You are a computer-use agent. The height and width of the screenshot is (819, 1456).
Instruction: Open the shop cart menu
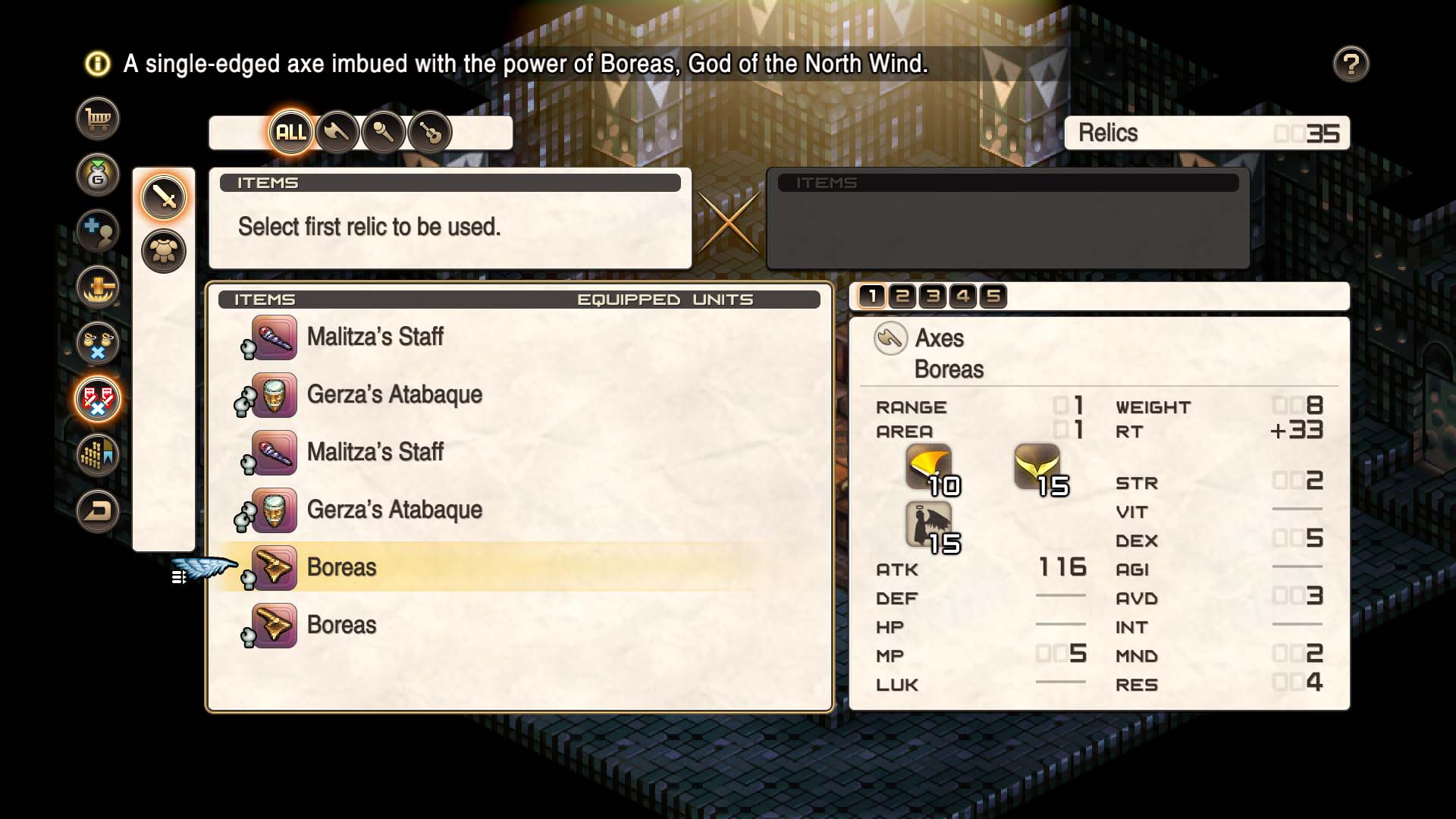(99, 118)
